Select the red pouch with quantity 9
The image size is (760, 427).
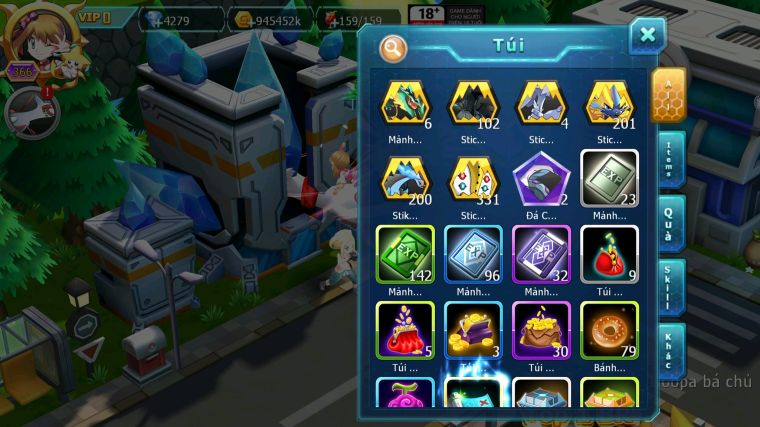point(609,255)
